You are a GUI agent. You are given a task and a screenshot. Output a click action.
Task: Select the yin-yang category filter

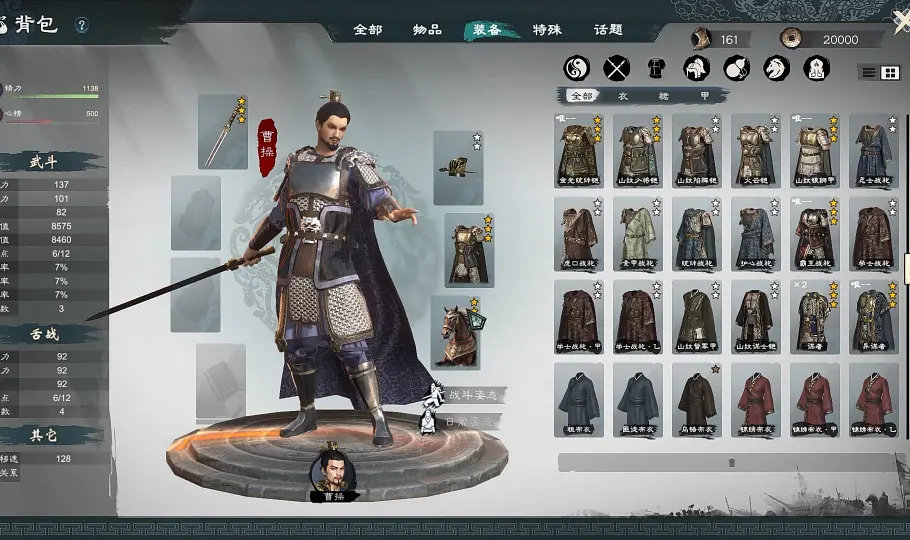pos(577,68)
